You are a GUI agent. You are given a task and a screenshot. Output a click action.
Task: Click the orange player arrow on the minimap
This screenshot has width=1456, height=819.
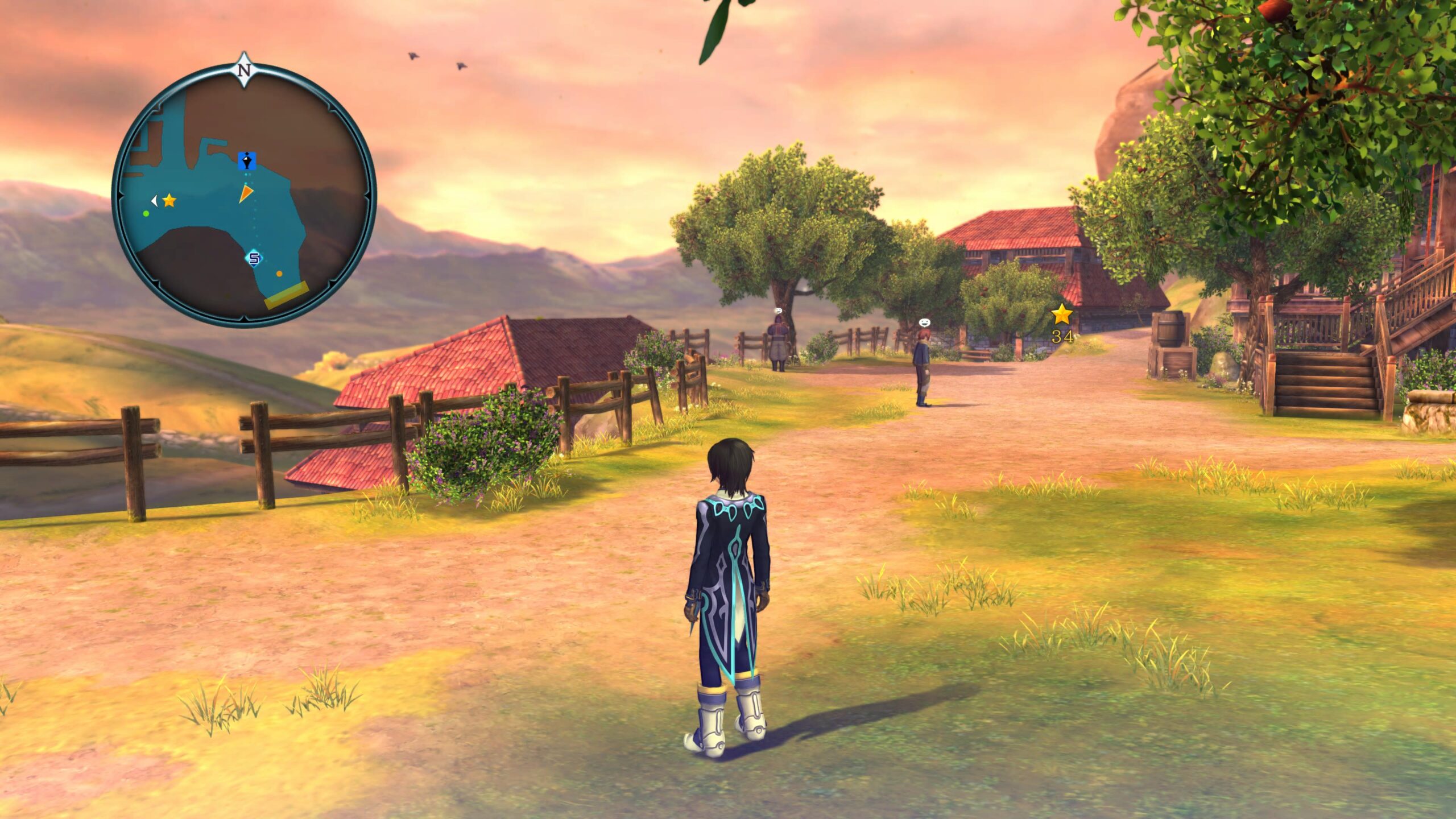[x=246, y=195]
